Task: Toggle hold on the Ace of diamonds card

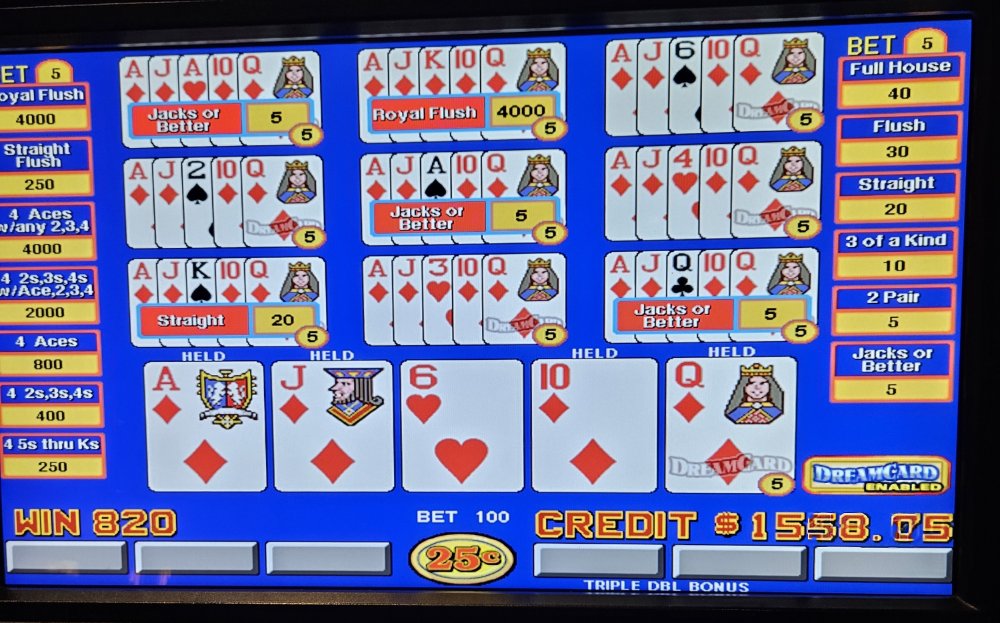Action: coord(205,427)
